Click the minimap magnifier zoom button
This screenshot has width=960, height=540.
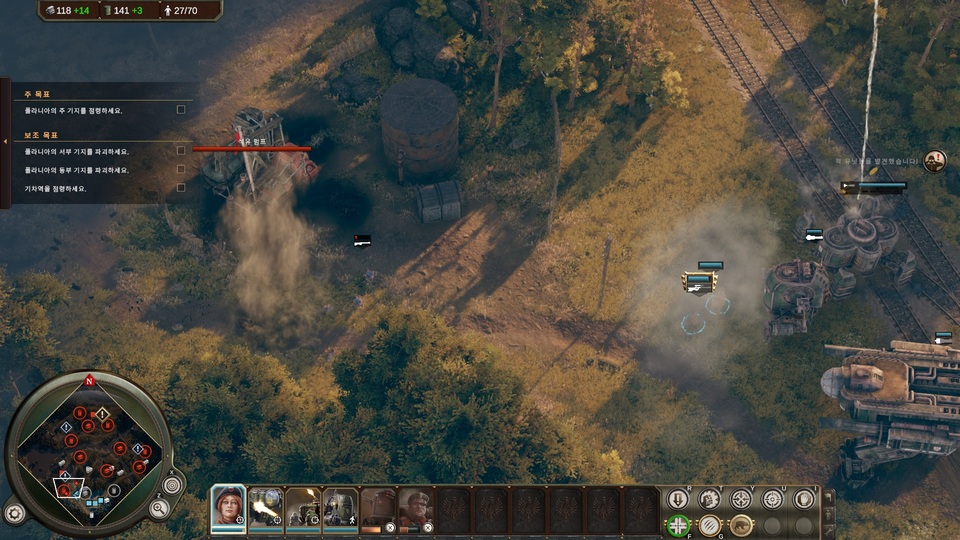tap(159, 508)
